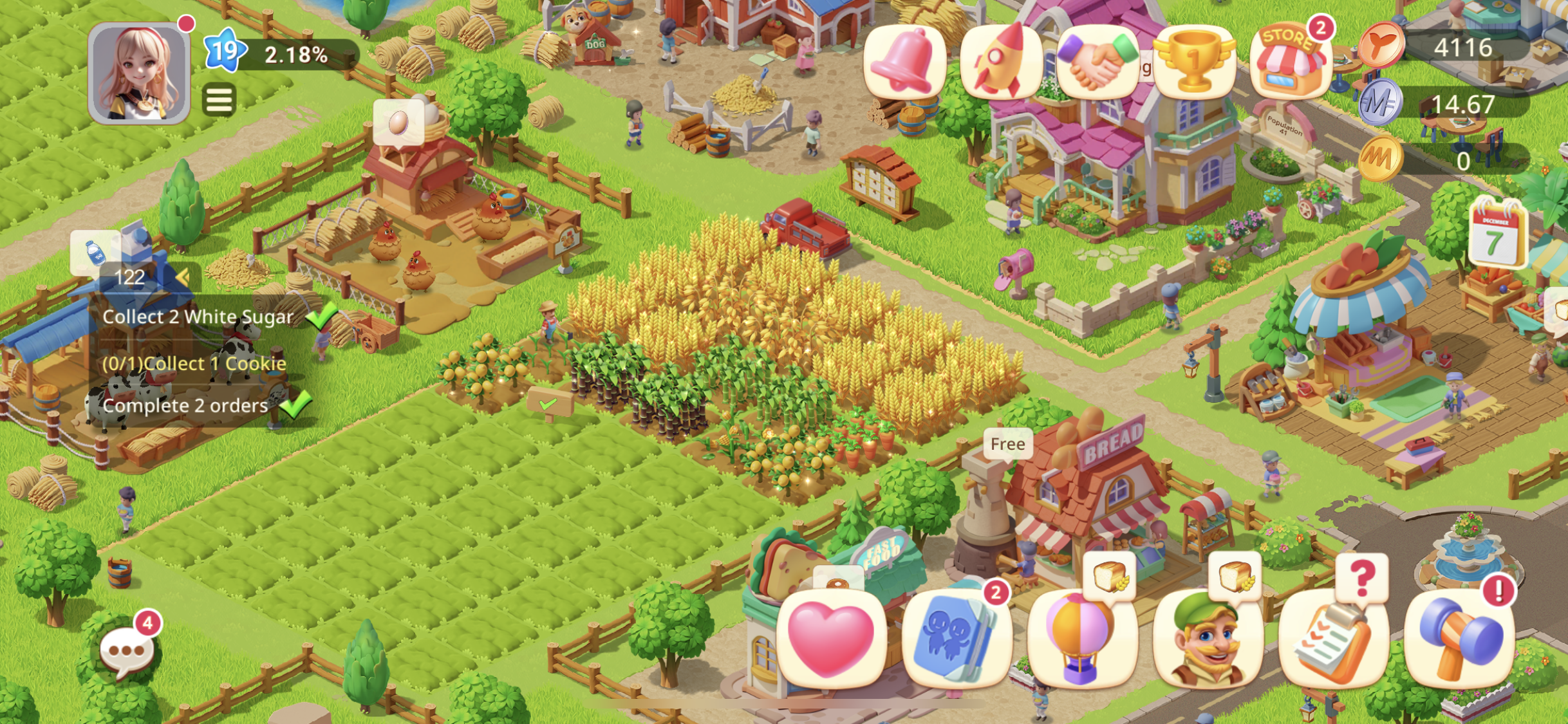This screenshot has height=724, width=1568.
Task: Claim the Collect 2 White Sugar quest
Action: (198, 317)
